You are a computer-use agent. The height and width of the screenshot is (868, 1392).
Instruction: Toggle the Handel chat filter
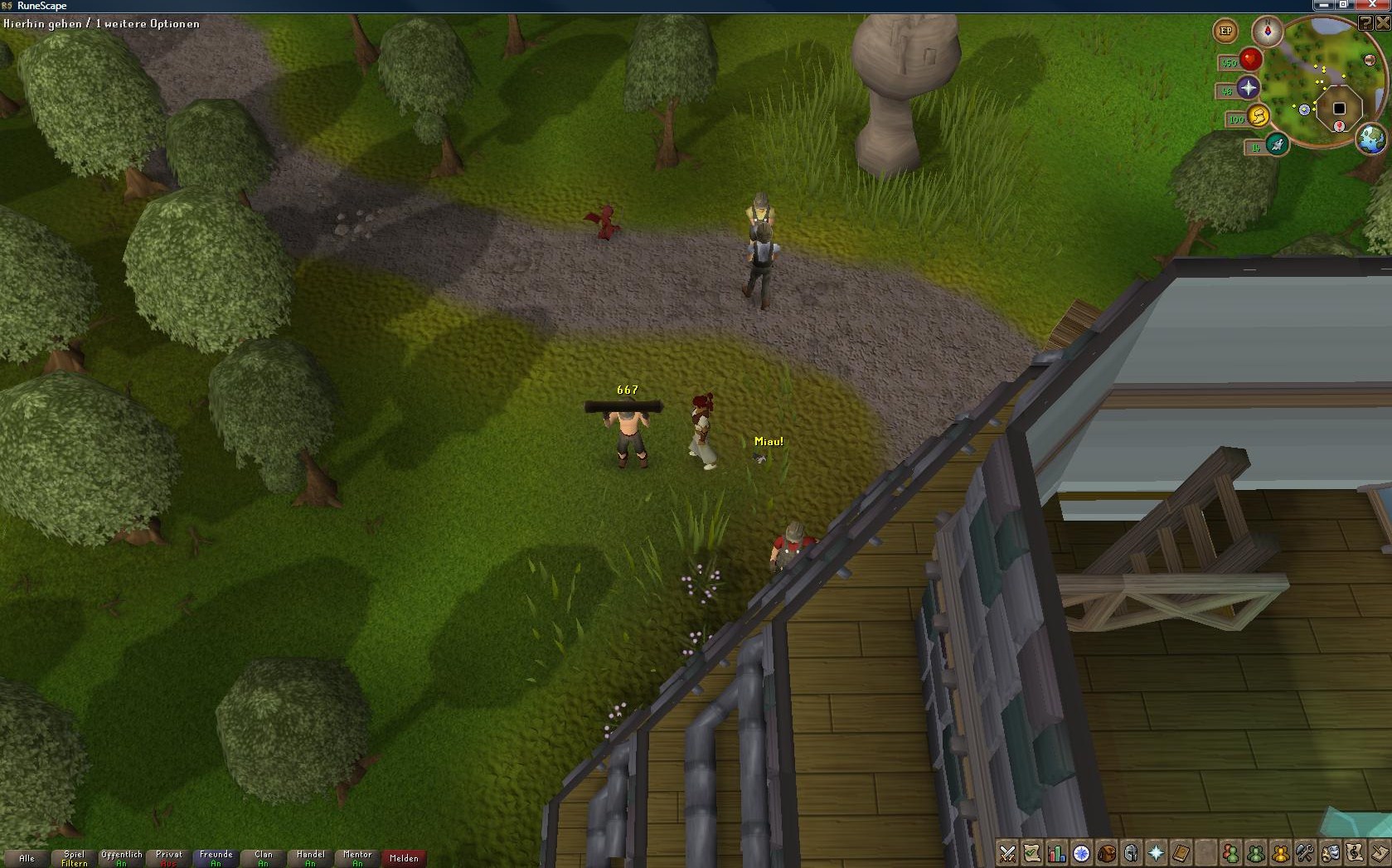click(x=310, y=858)
